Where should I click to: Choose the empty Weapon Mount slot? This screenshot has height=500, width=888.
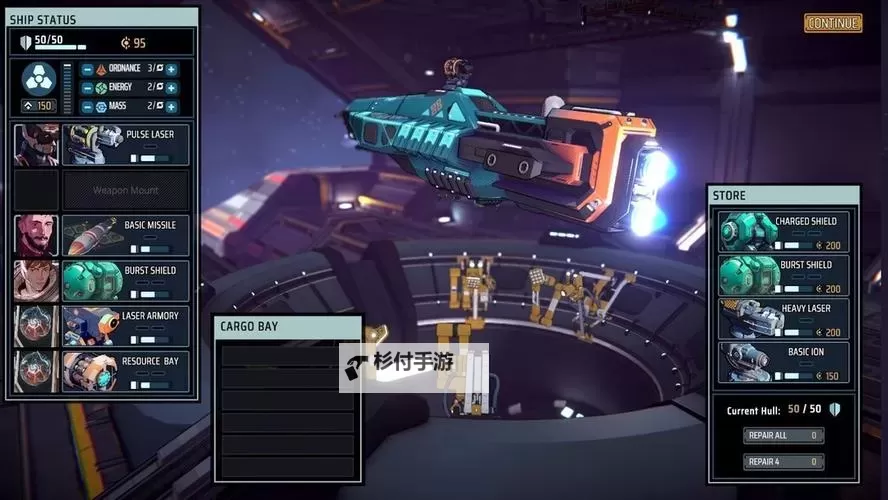tap(126, 190)
